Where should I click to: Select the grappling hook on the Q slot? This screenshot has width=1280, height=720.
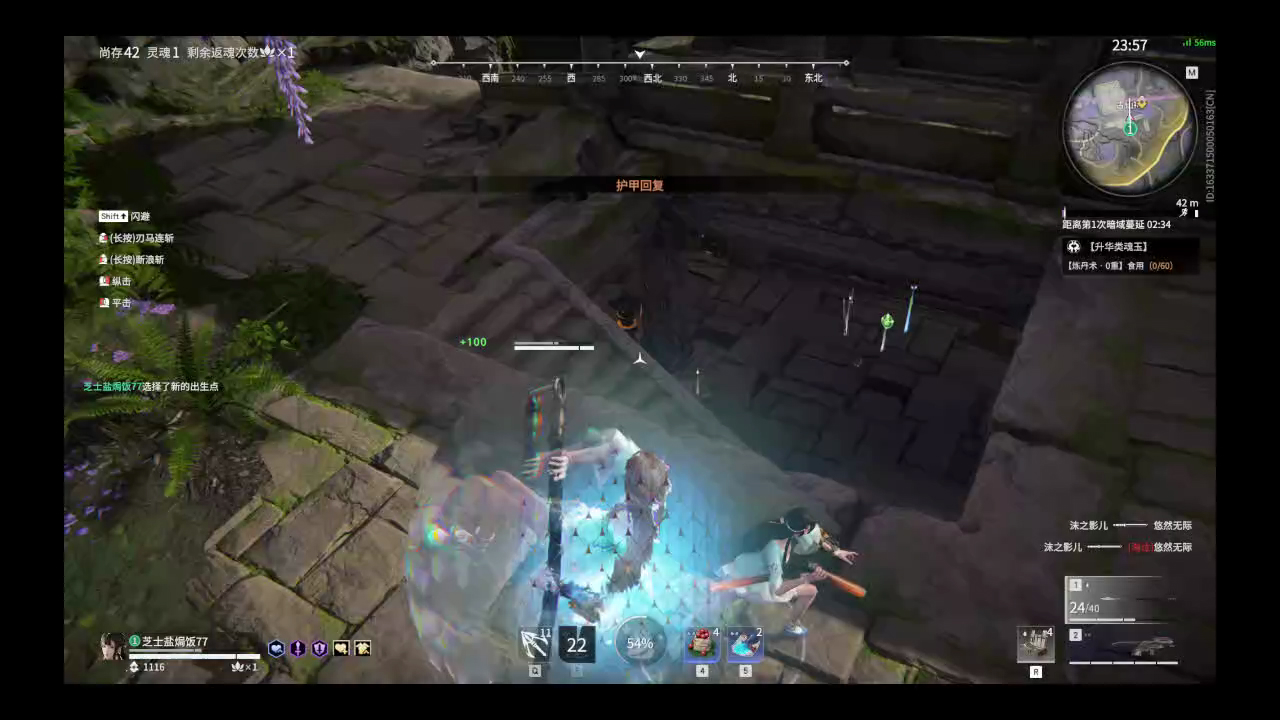point(537,644)
